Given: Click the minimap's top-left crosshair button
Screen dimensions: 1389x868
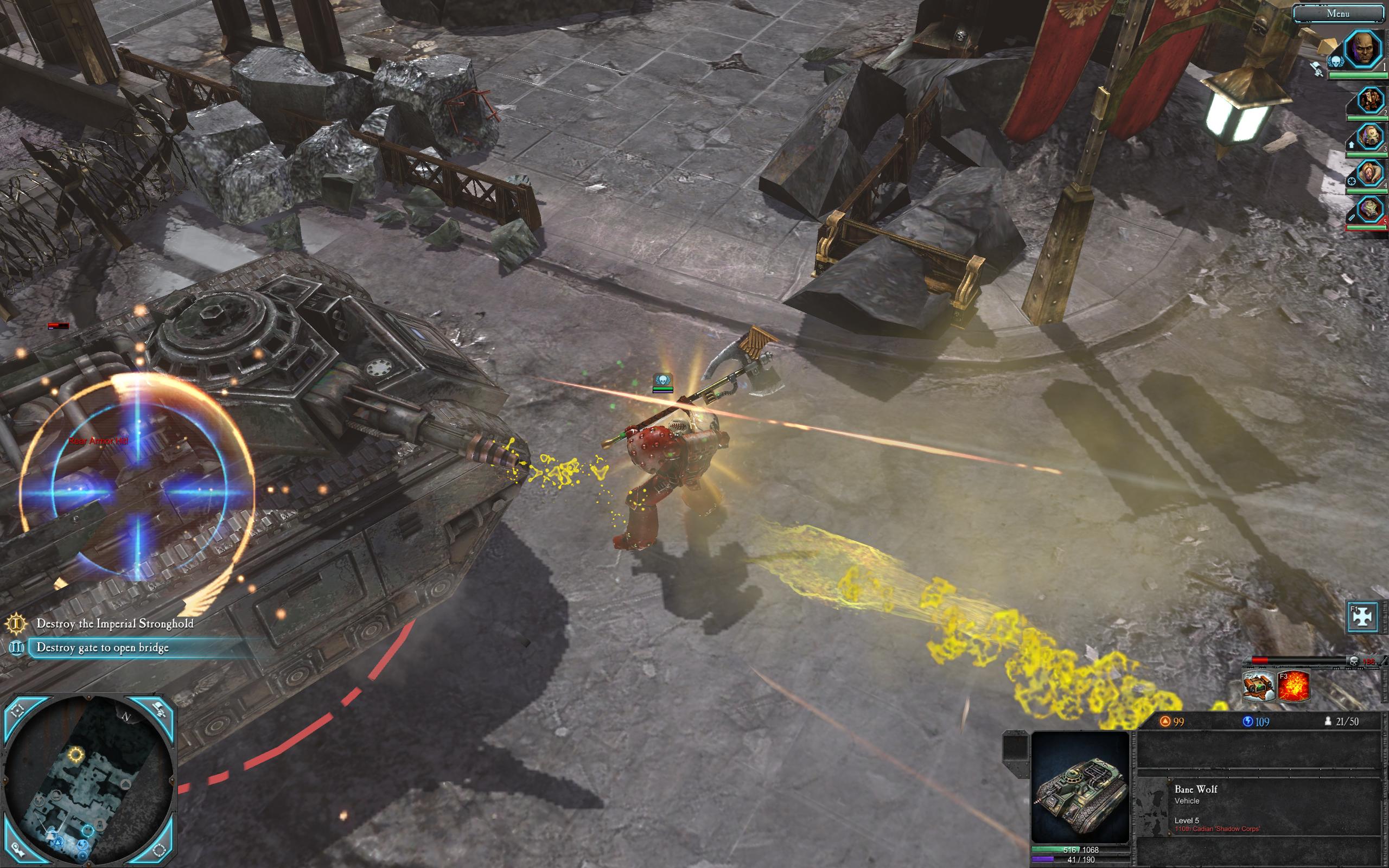Looking at the screenshot, I should coord(18,711).
